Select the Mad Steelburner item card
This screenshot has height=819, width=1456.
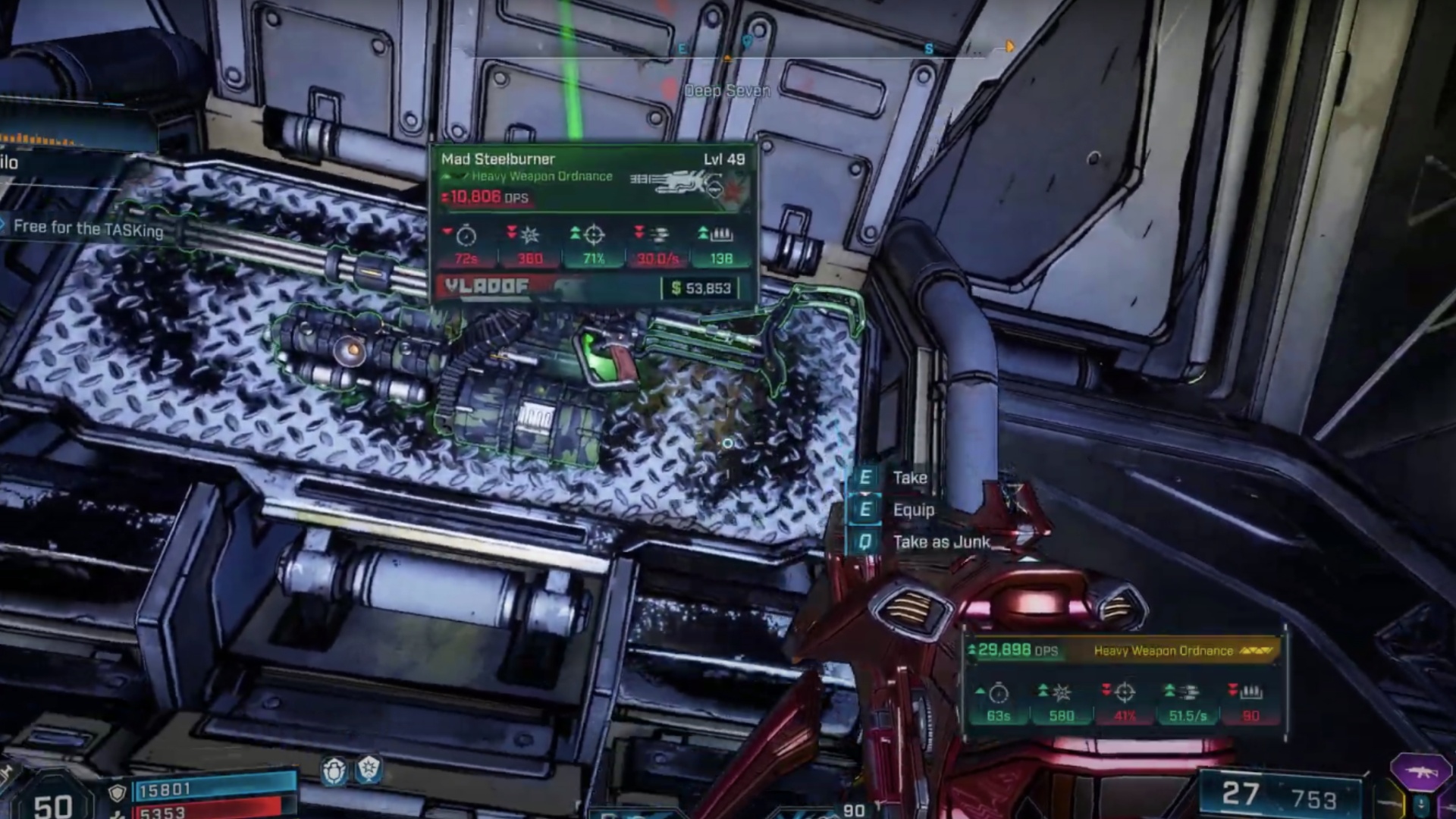point(593,223)
